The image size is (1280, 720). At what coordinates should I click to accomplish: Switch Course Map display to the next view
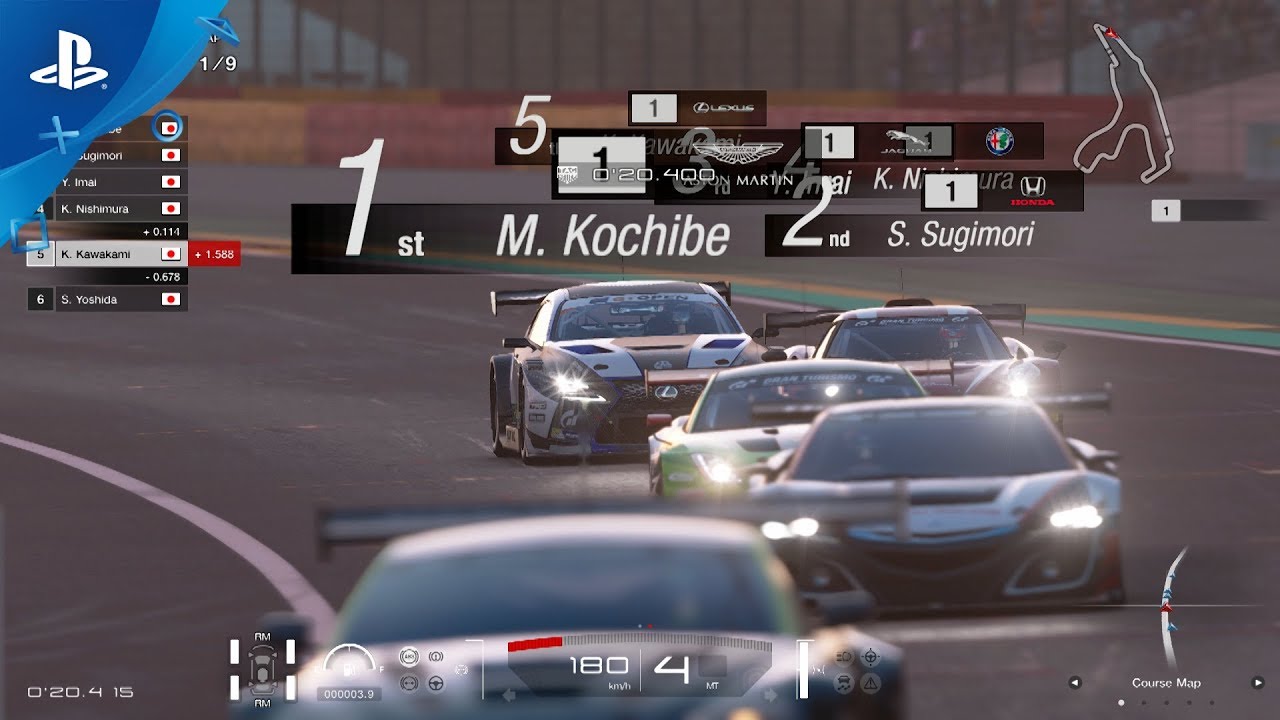(x=1258, y=683)
